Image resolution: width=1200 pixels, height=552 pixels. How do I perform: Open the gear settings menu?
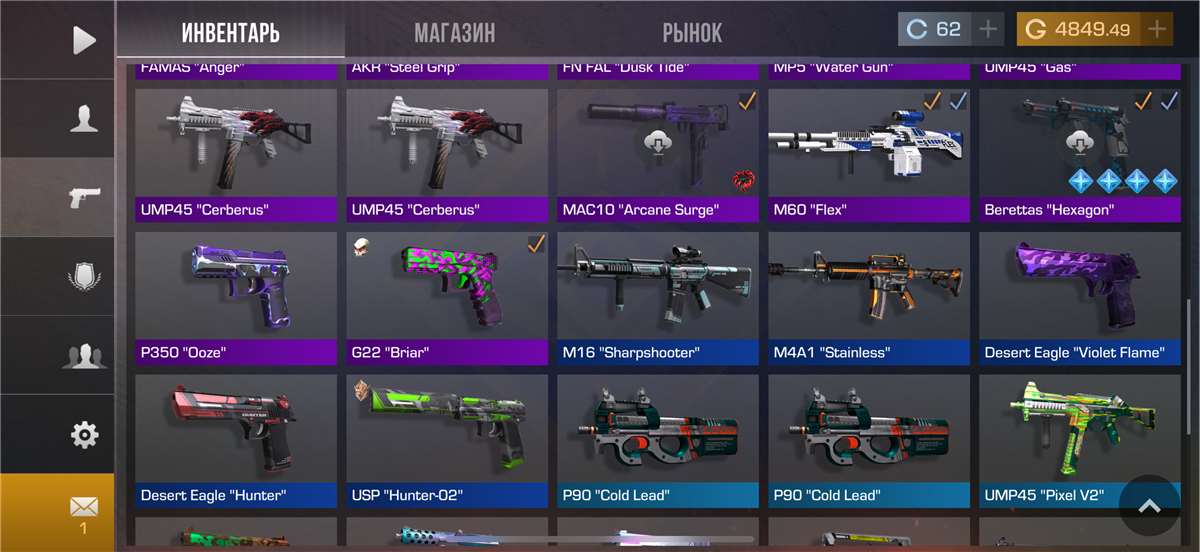[84, 435]
